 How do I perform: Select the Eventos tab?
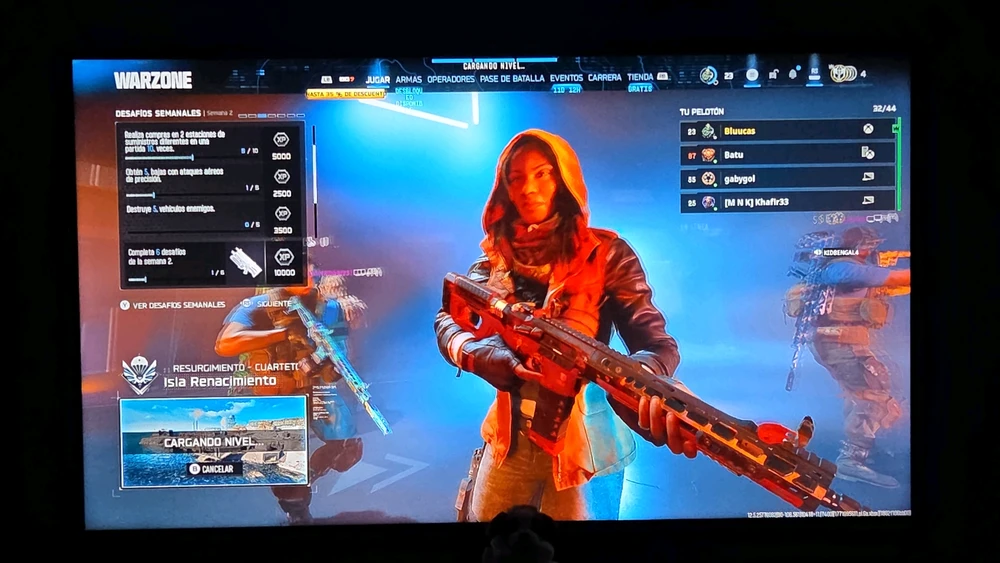click(566, 78)
